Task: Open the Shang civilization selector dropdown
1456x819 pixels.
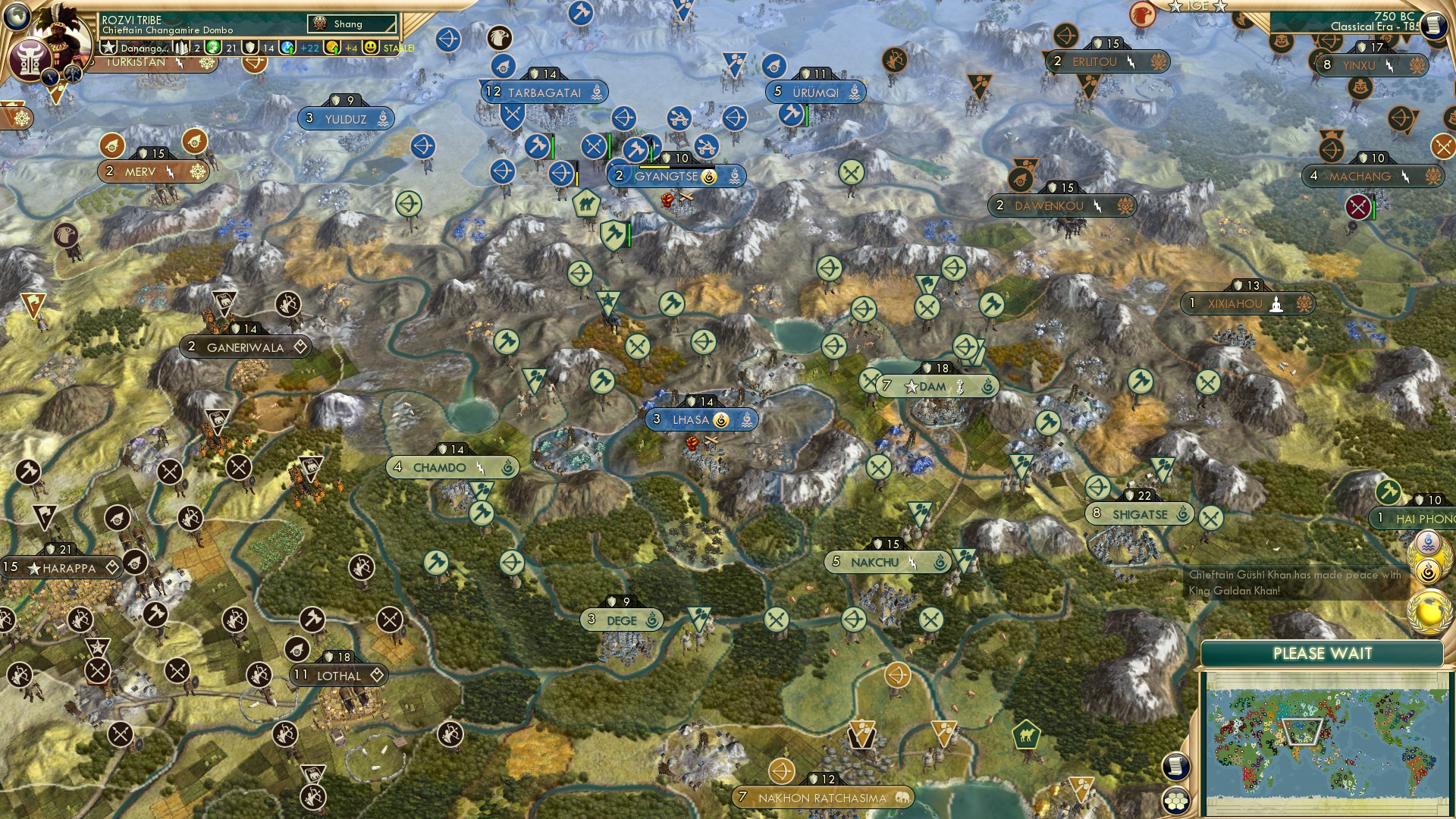Action: (x=350, y=24)
